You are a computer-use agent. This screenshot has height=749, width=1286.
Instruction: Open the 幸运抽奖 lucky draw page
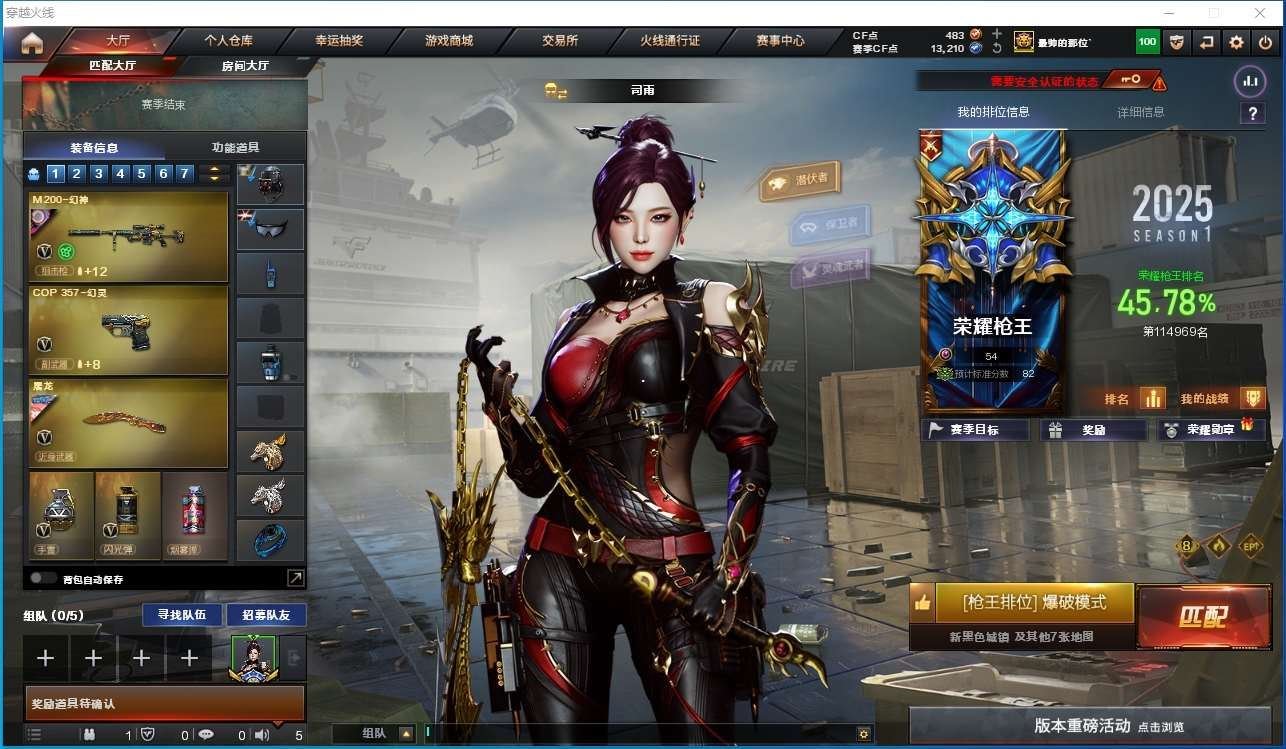338,41
